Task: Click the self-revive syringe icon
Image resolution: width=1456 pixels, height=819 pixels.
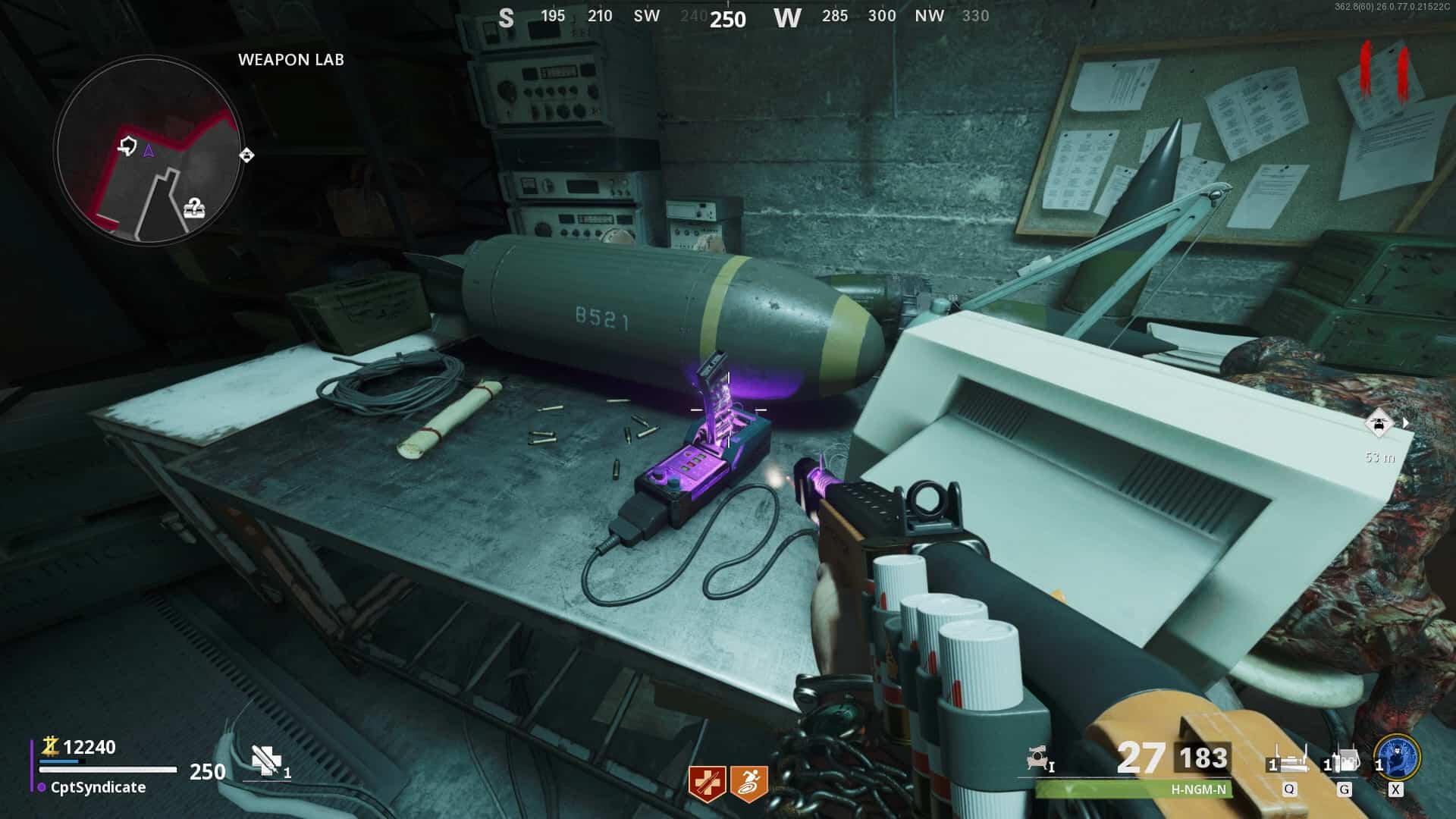Action: pyautogui.click(x=266, y=761)
